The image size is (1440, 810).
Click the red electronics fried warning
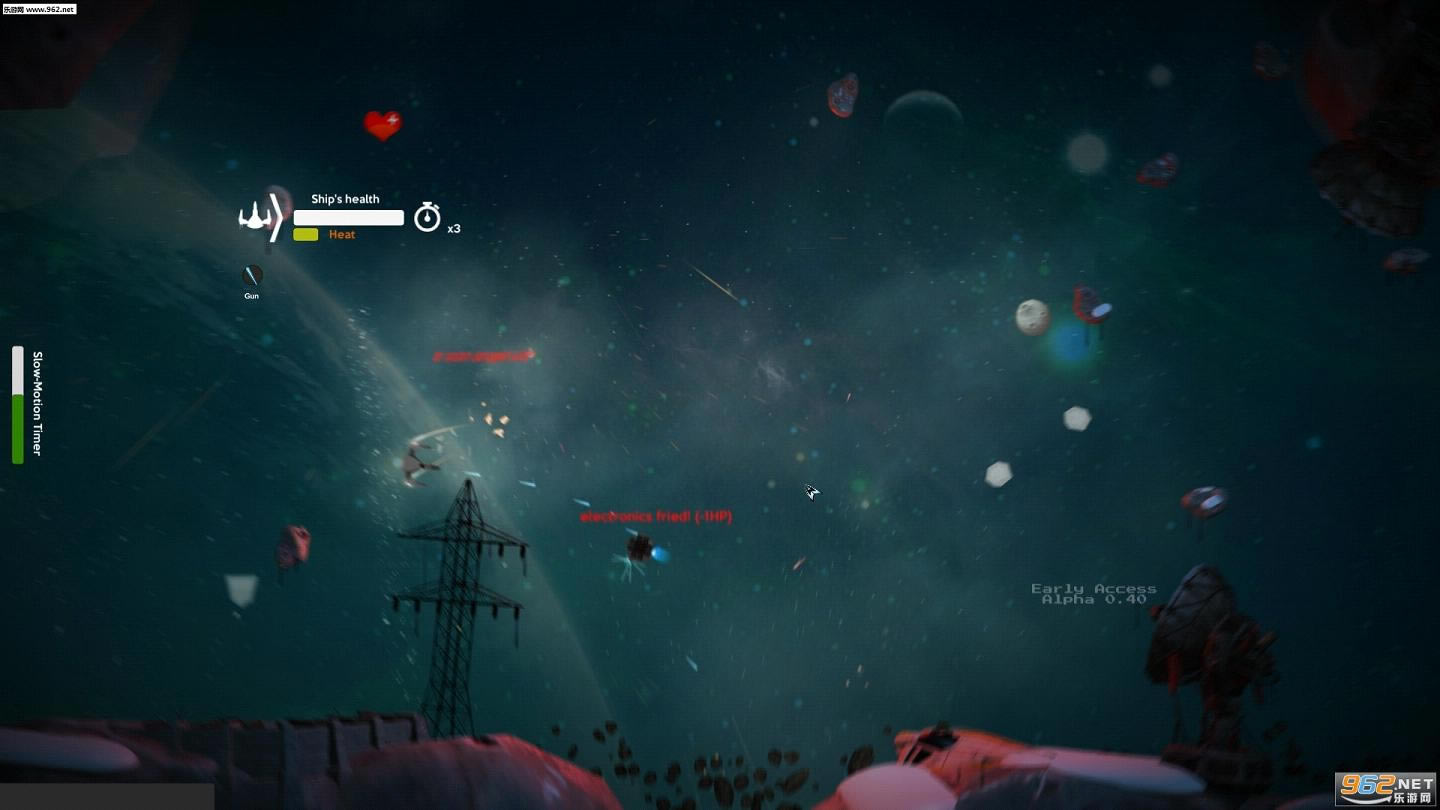pos(655,516)
